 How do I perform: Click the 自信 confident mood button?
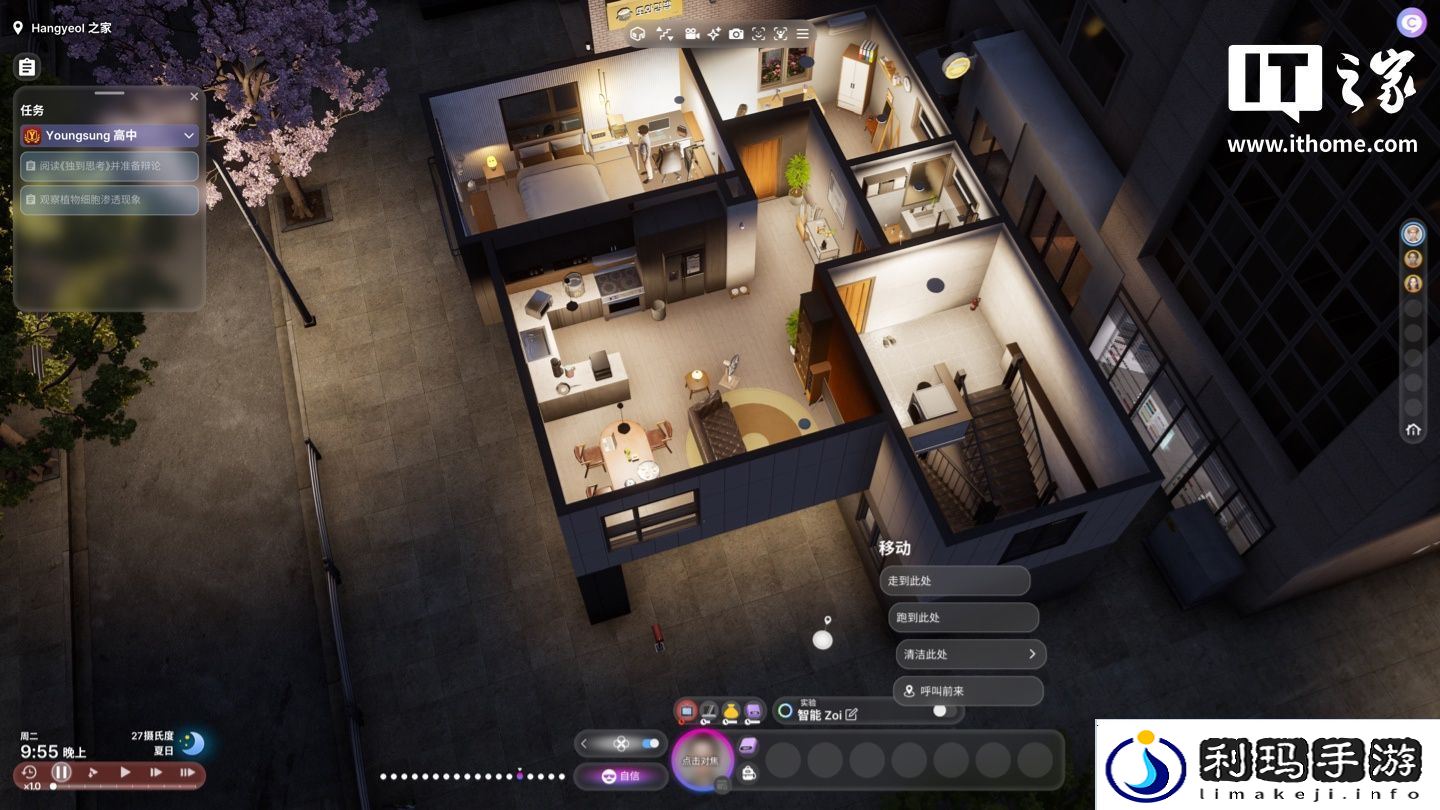pos(620,776)
